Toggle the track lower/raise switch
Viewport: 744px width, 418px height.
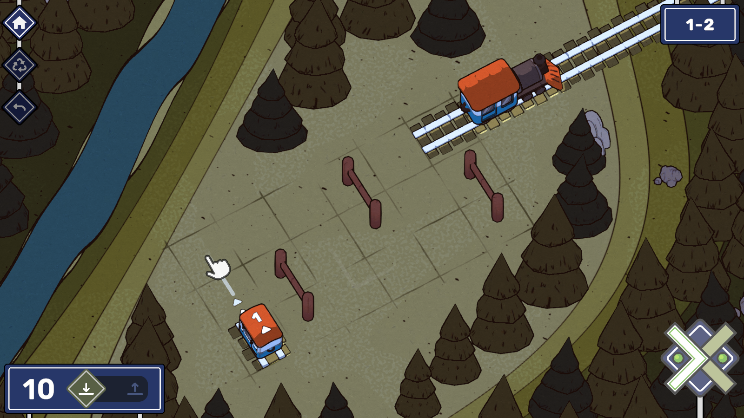pyautogui.click(x=110, y=389)
